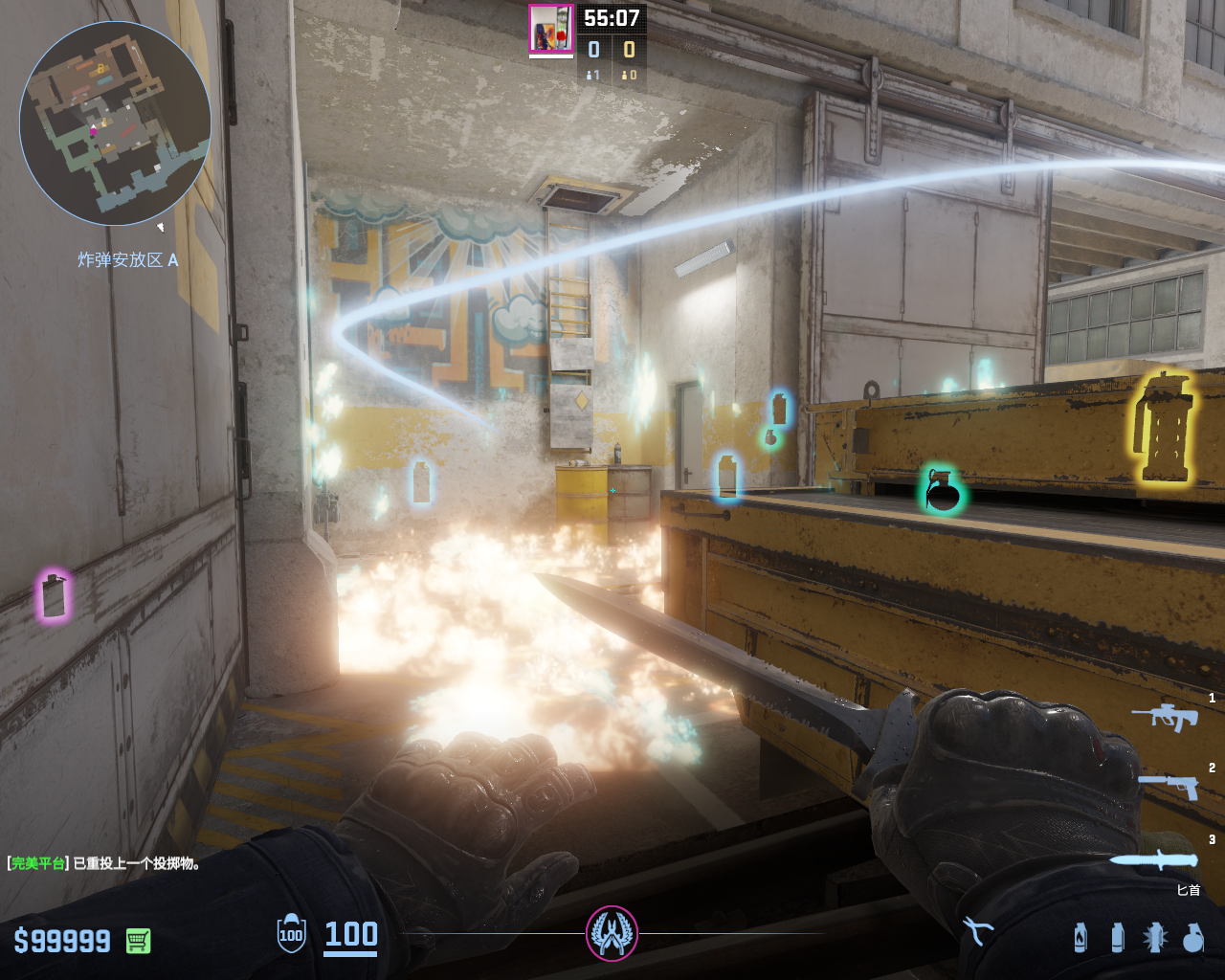The image size is (1225, 980).
Task: Switch to the silenced pistol in slot 2
Action: pyautogui.click(x=1169, y=786)
